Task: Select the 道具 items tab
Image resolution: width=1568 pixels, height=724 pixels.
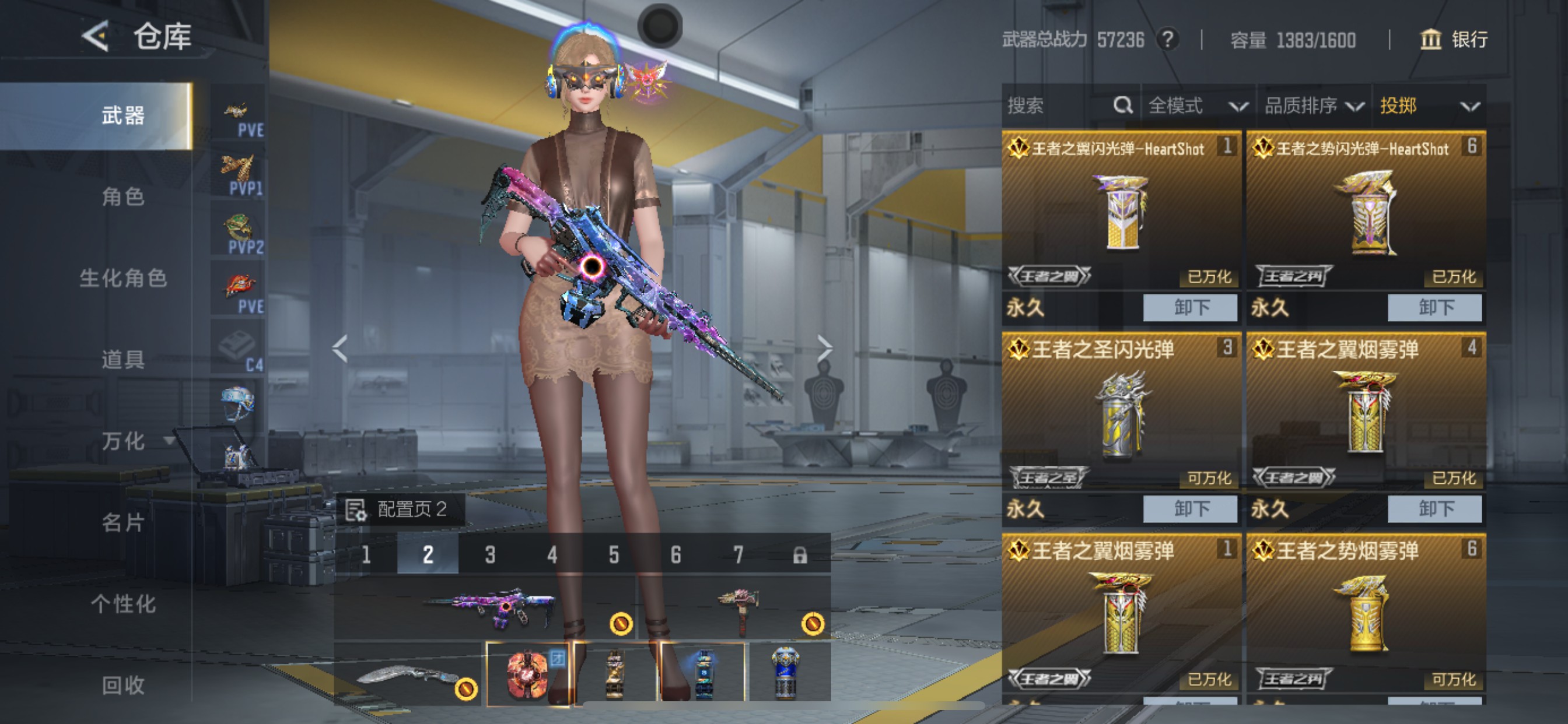Action: click(x=123, y=360)
